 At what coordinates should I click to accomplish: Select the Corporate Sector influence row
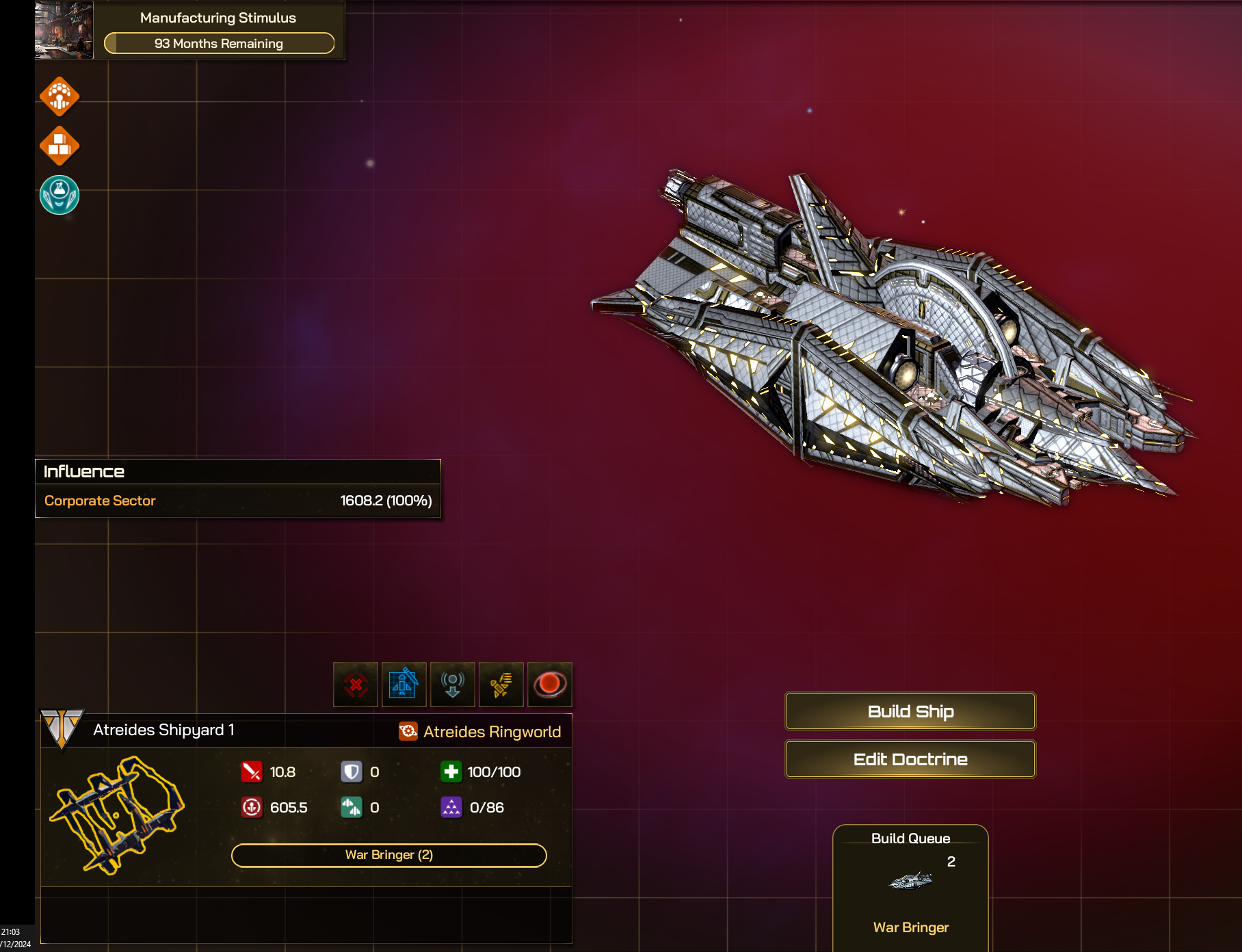click(237, 501)
